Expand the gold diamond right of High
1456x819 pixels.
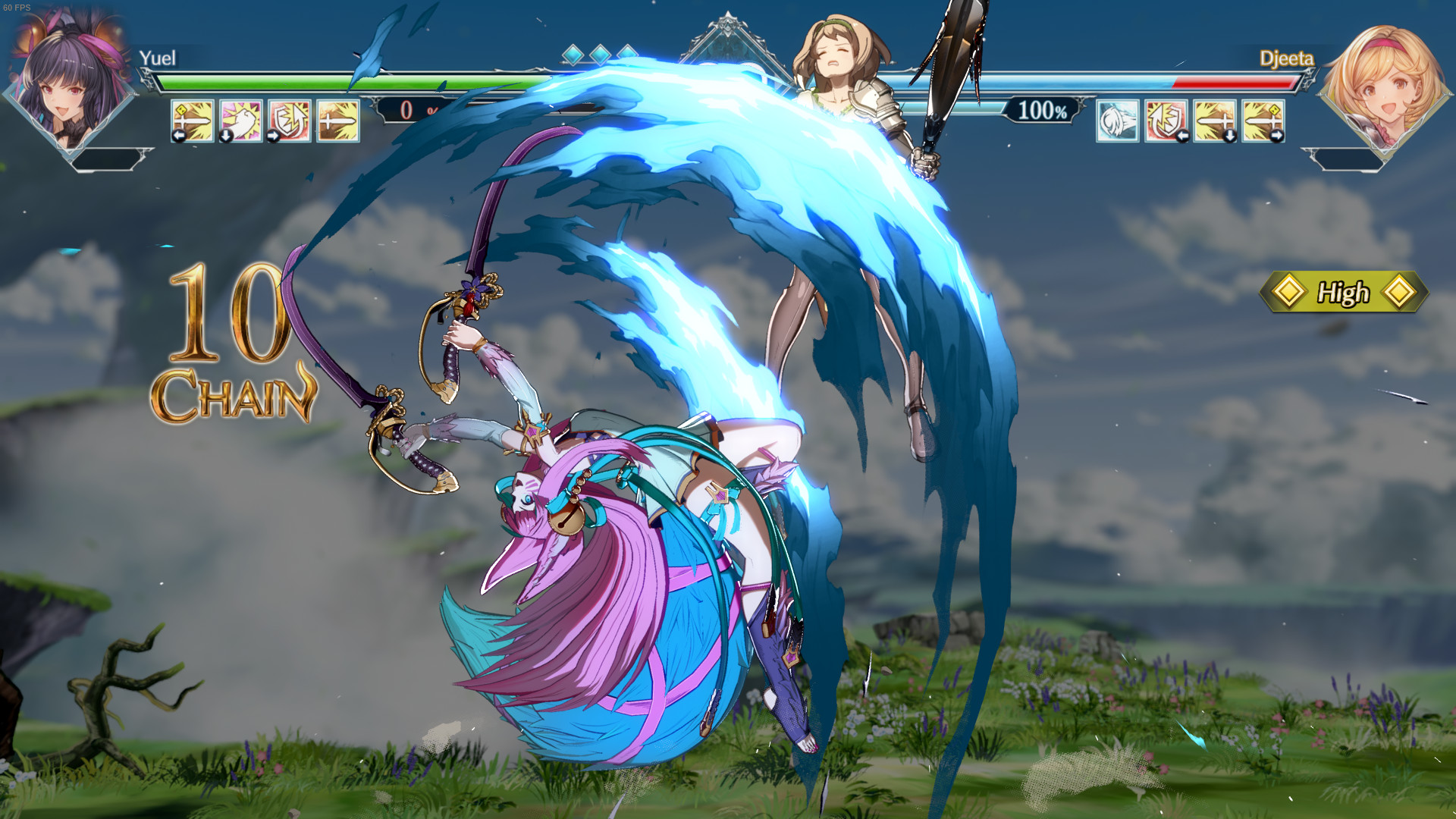coord(1400,290)
